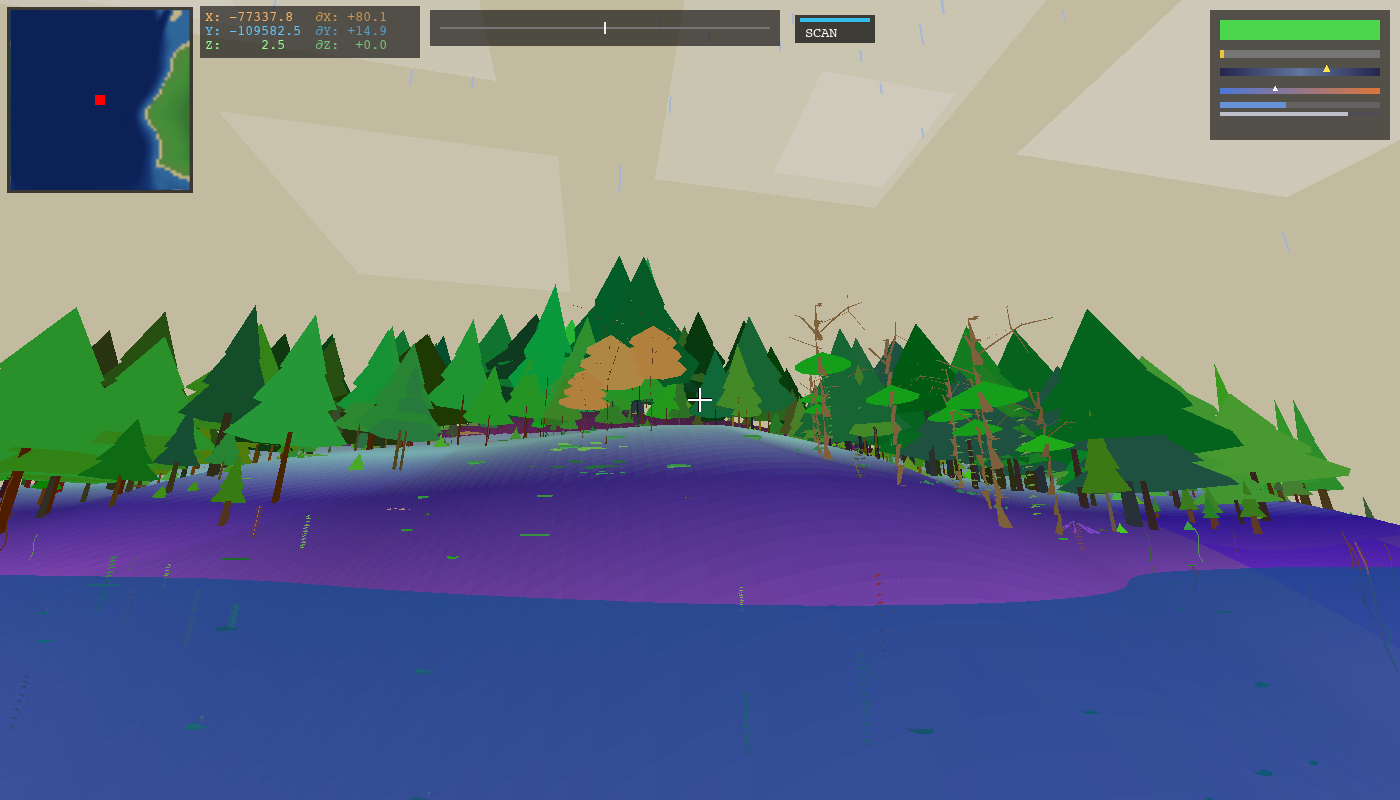Screen dimensions: 1400x800
Task: Click the red position marker on the minimap
Action: click(98, 100)
